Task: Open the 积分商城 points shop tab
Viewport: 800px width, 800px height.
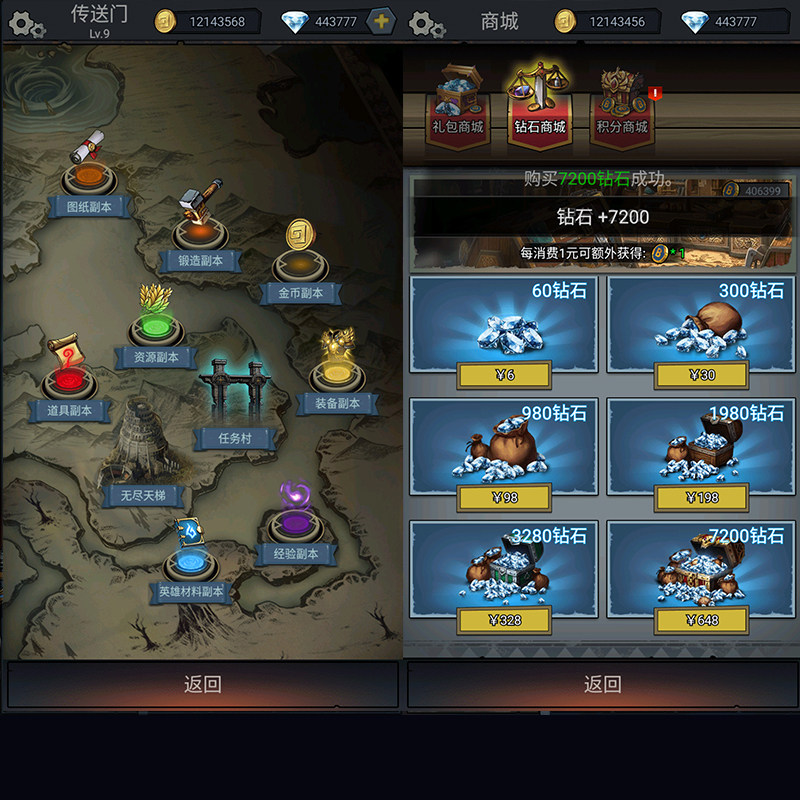Action: click(622, 105)
